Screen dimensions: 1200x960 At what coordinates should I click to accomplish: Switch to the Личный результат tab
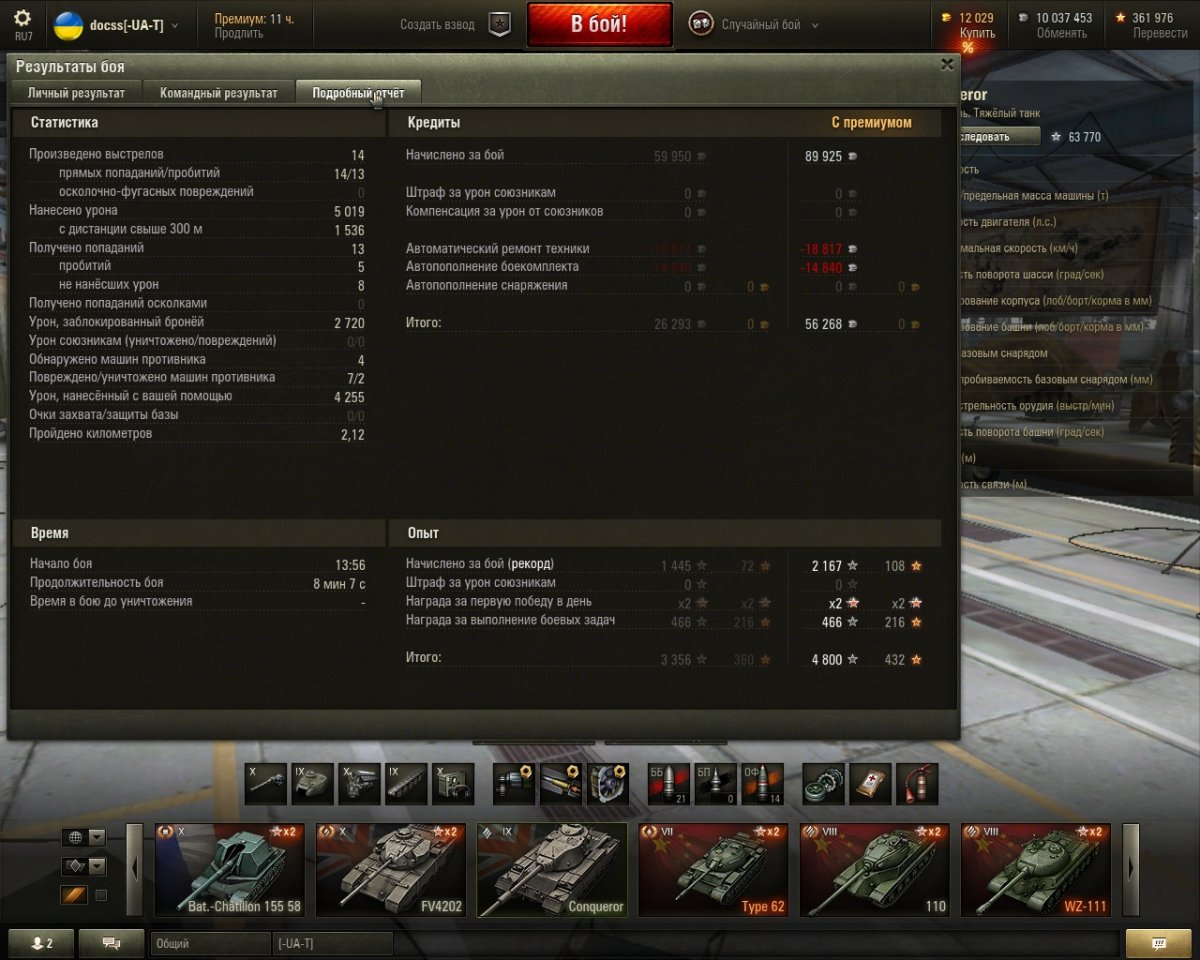[77, 93]
